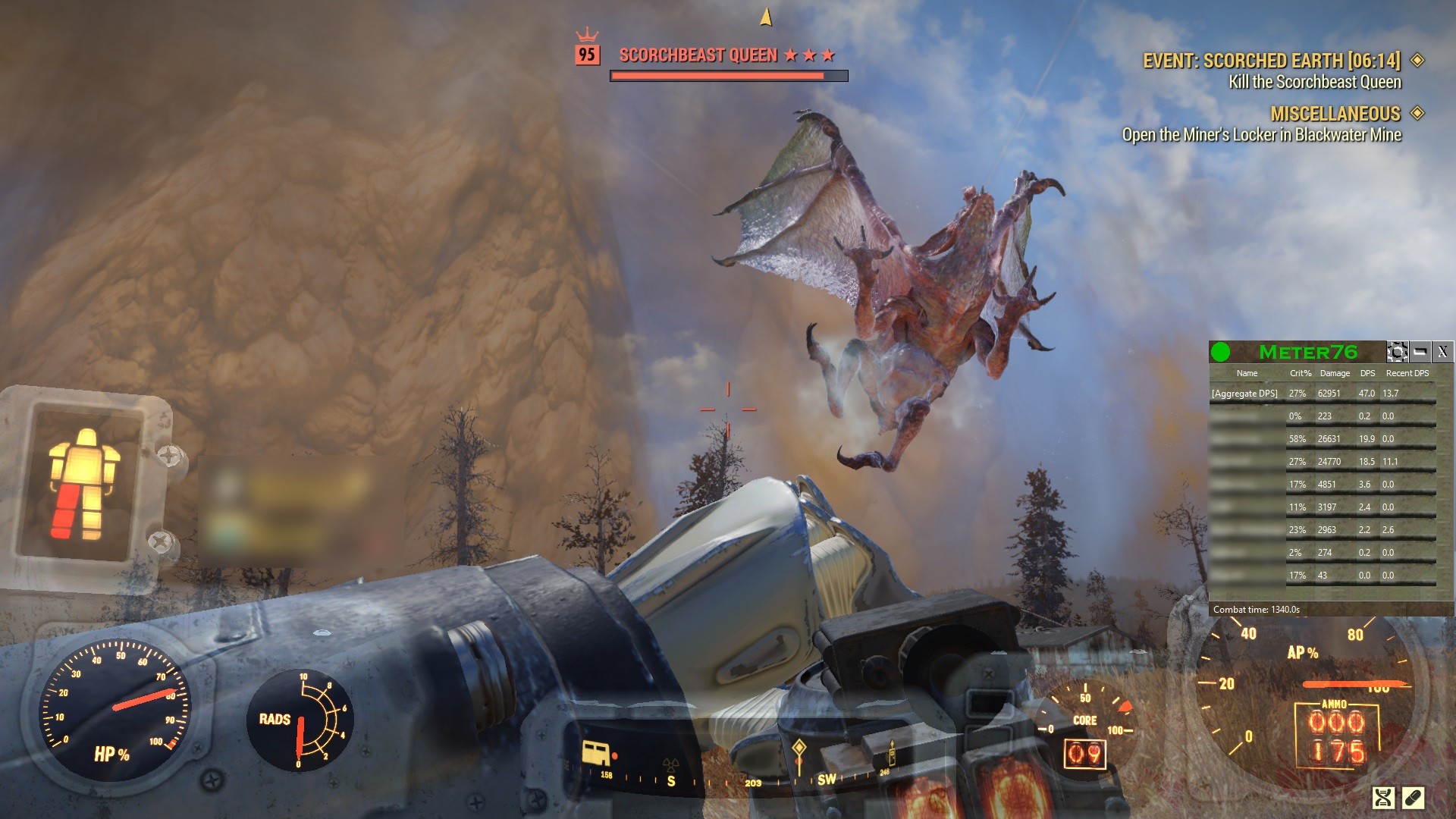Close the Meter76 overlay with X

[1442, 352]
